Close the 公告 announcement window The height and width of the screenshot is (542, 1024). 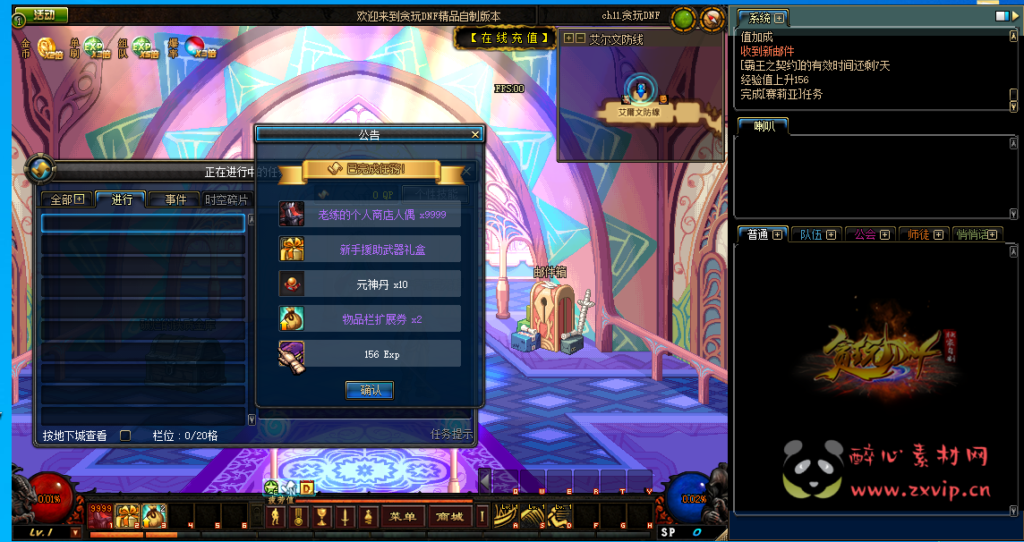point(476,133)
